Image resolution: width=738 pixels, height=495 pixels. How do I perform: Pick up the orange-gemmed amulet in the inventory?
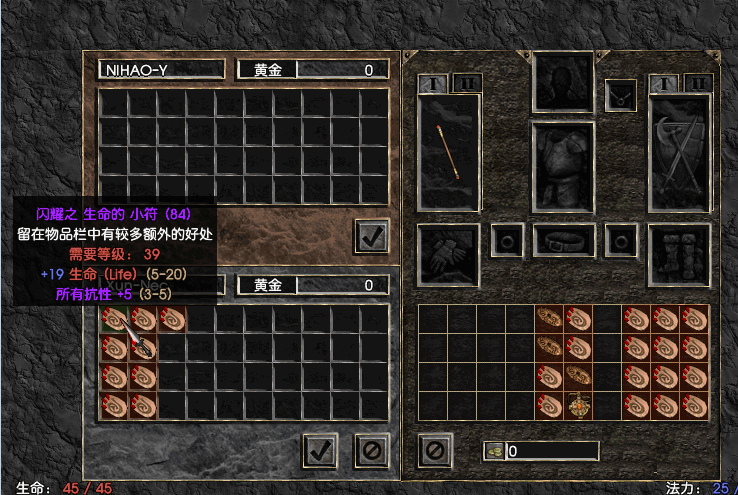pyautogui.click(x=579, y=405)
